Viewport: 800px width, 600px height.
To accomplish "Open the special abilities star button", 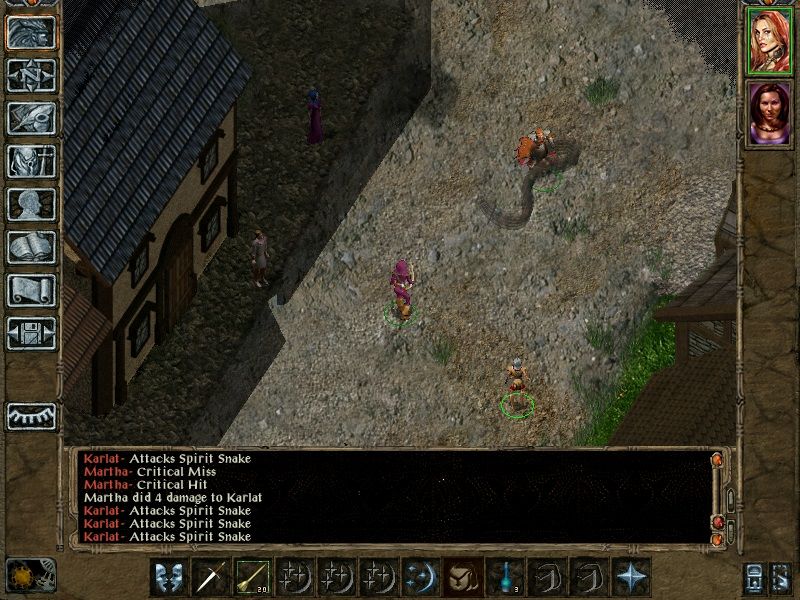I will (x=632, y=577).
